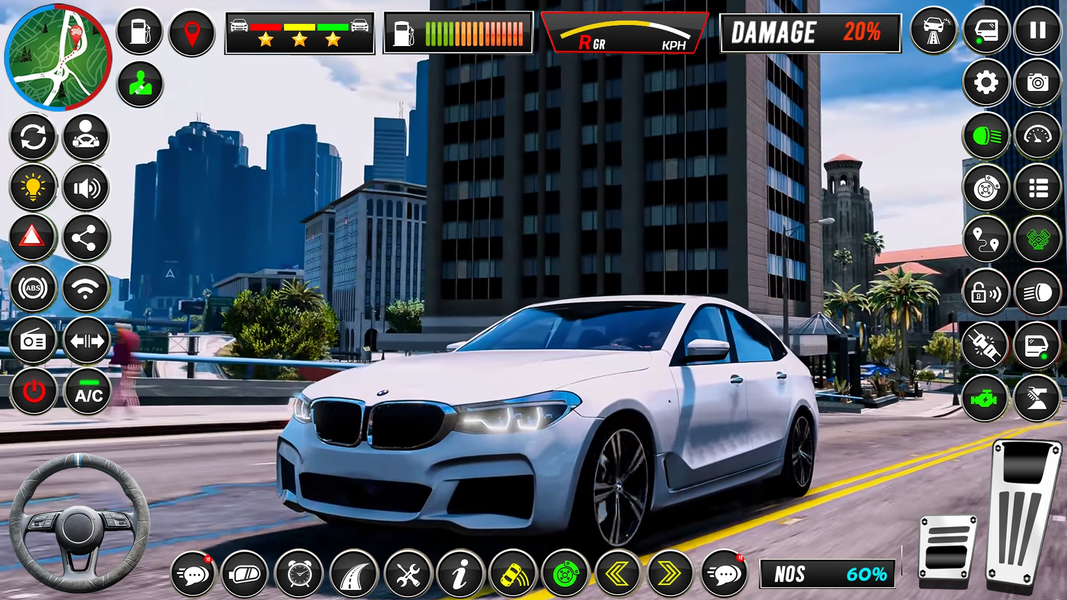
Task: Open the info button
Action: 460,574
